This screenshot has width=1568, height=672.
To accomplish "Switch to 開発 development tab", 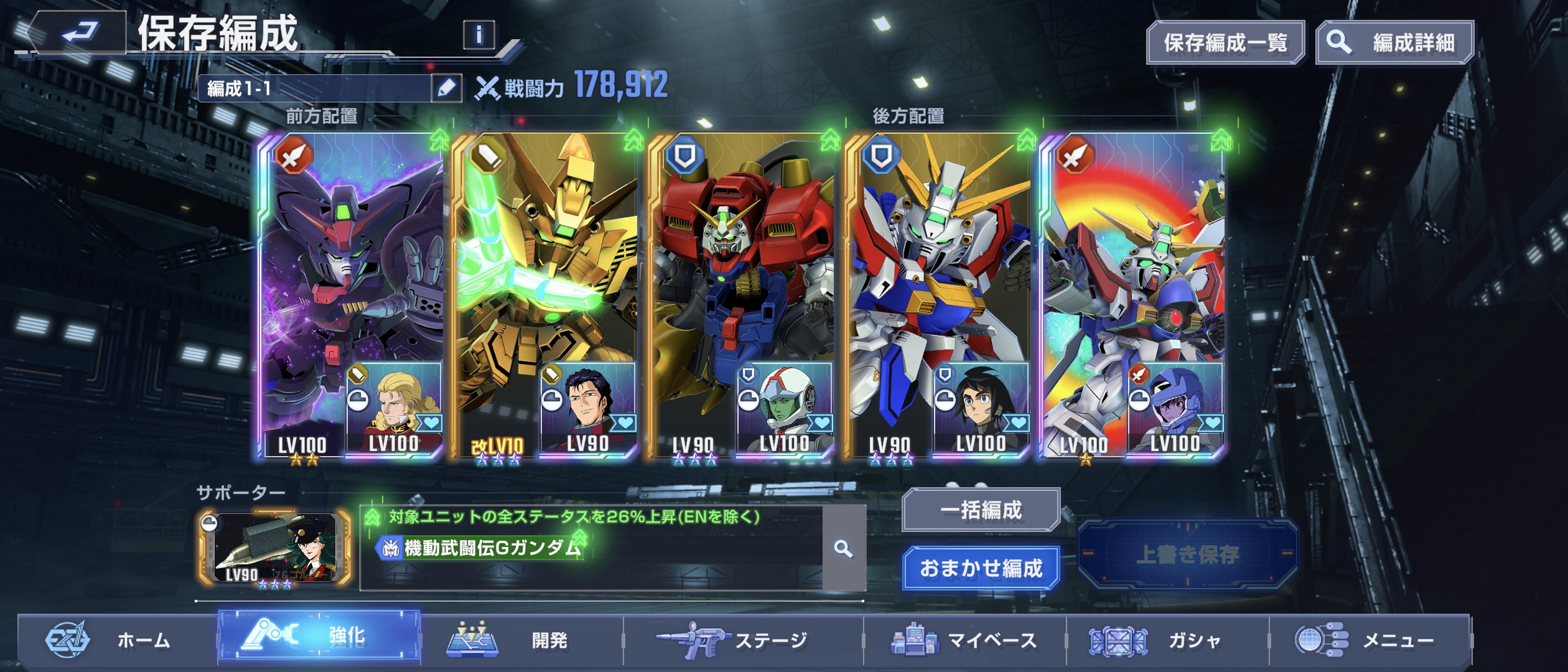I will pos(521,640).
